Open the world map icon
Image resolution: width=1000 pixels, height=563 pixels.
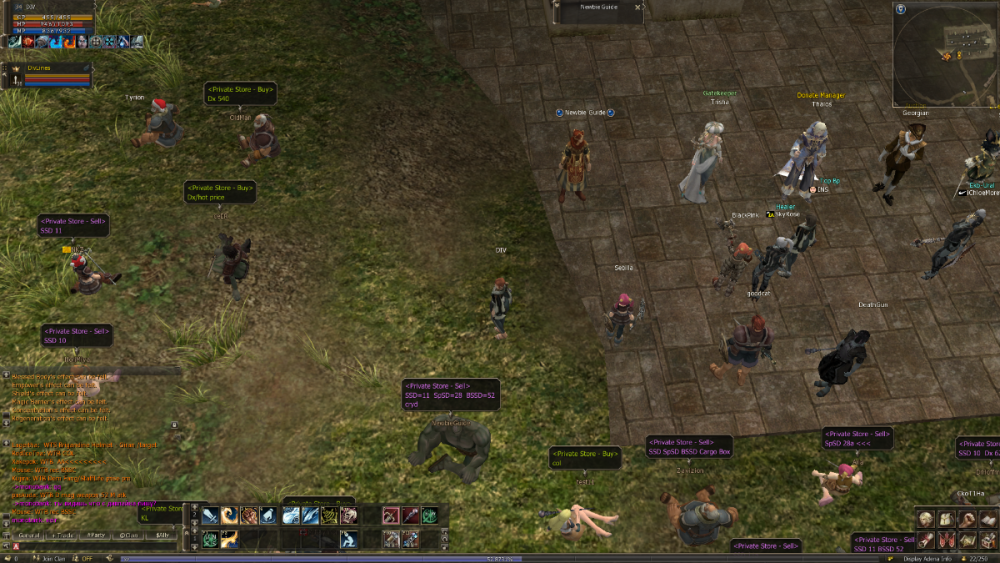click(x=966, y=540)
